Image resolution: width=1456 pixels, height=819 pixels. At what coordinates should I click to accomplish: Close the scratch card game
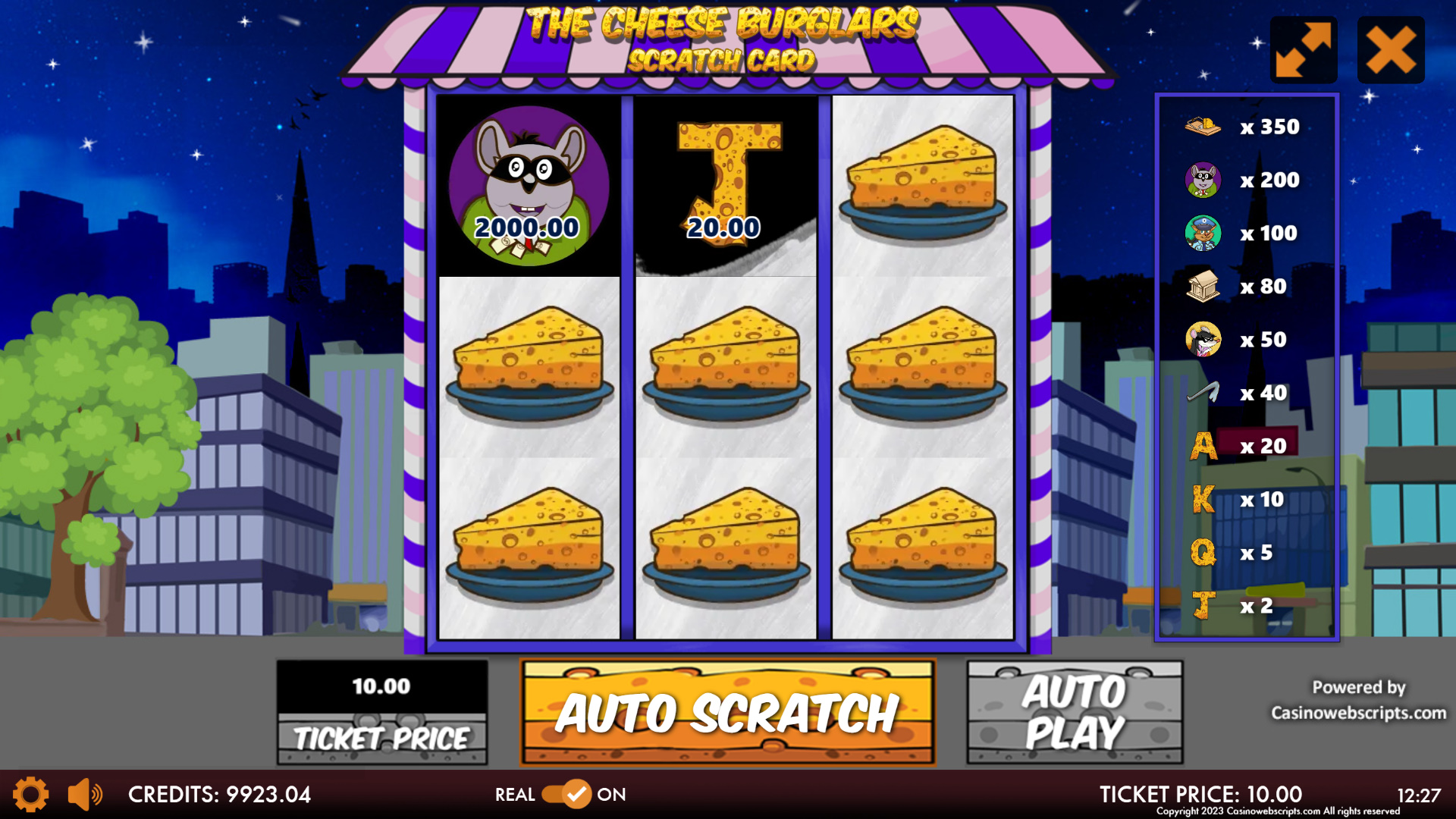point(1391,50)
